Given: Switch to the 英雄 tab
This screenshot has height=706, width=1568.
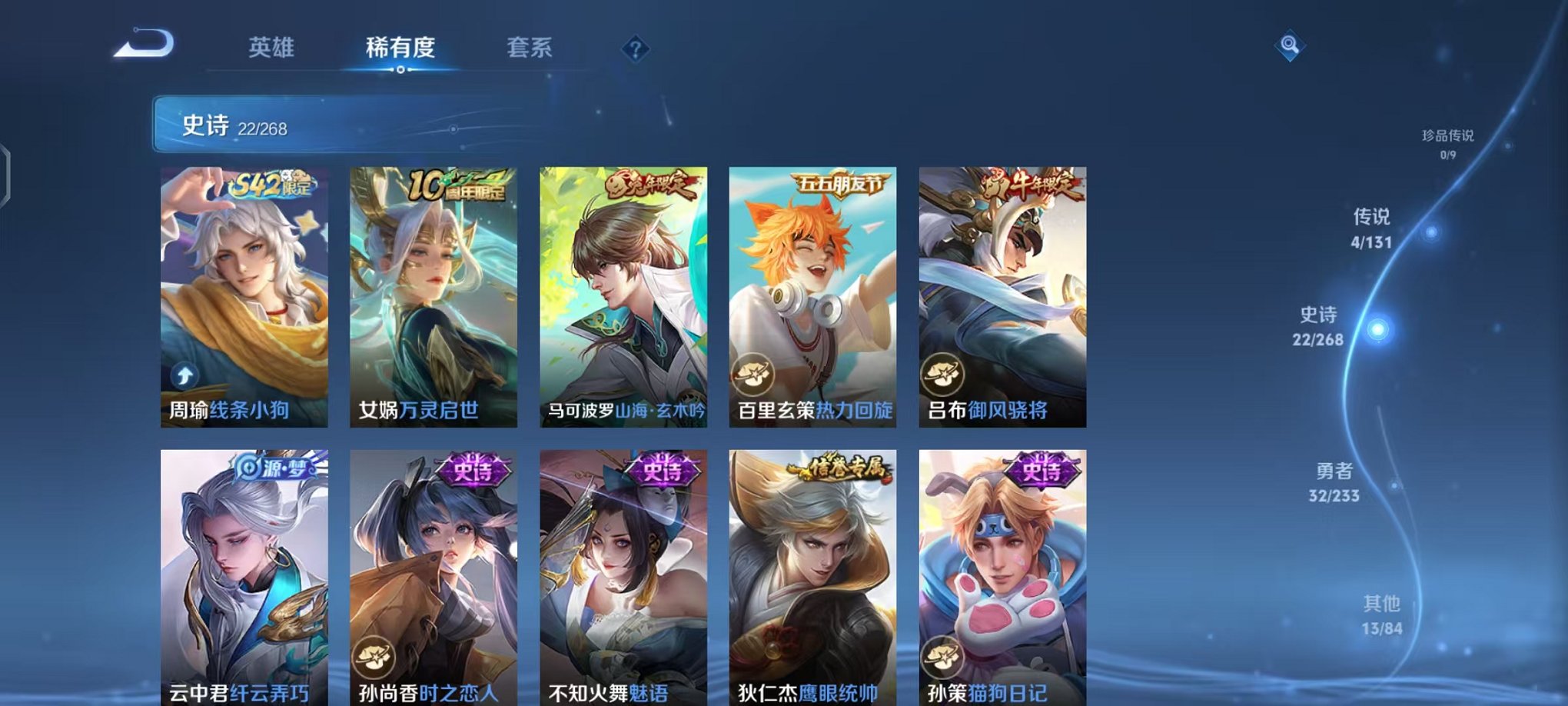Looking at the screenshot, I should [x=271, y=48].
